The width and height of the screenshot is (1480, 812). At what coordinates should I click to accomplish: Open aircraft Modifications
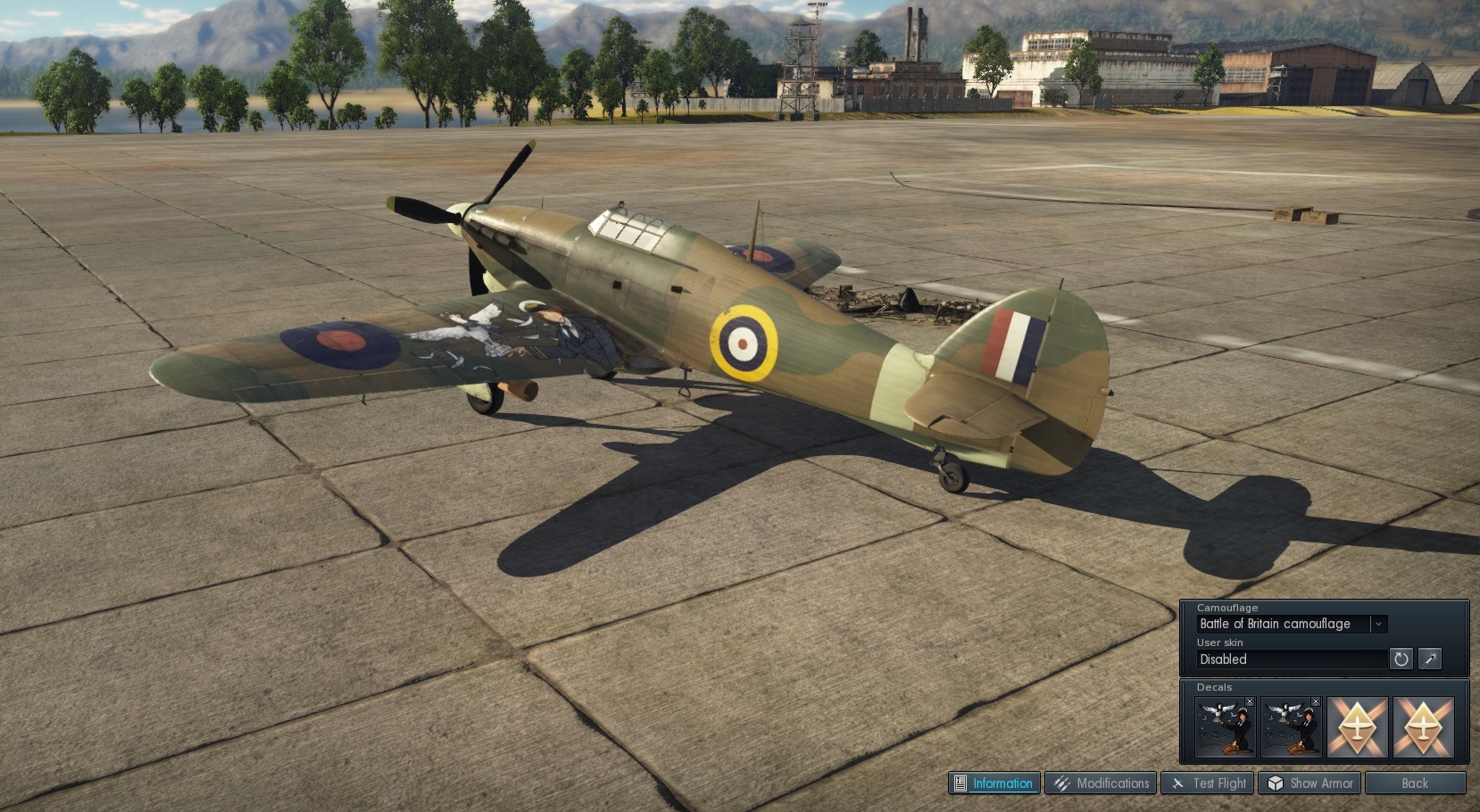[1101, 783]
